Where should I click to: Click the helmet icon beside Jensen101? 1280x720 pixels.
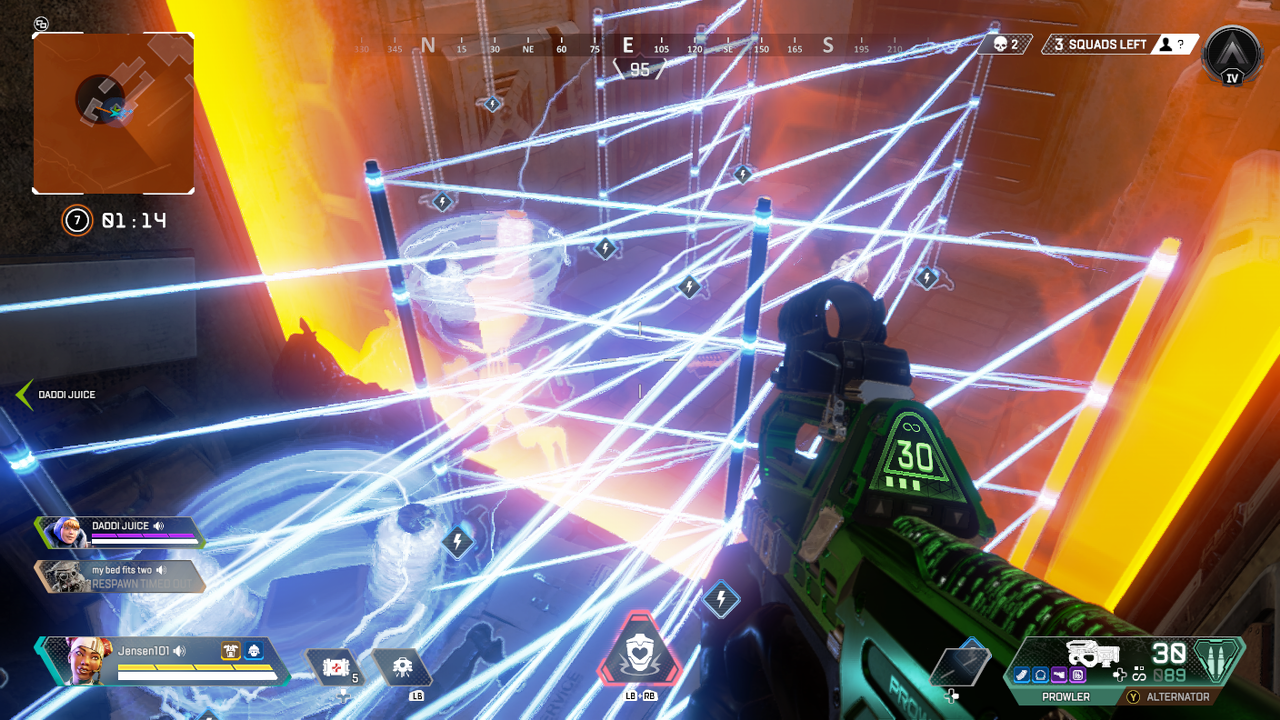pos(254,651)
